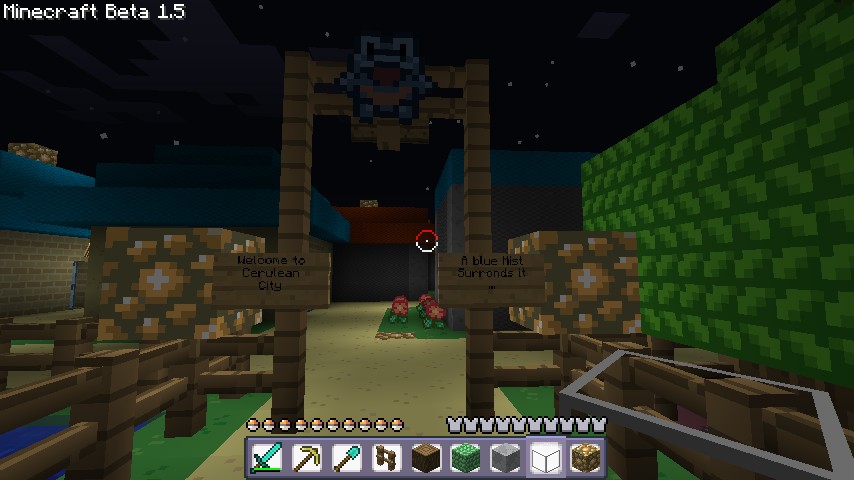Click the highlighted glass block slot
This screenshot has width=854, height=480.
pos(547,458)
